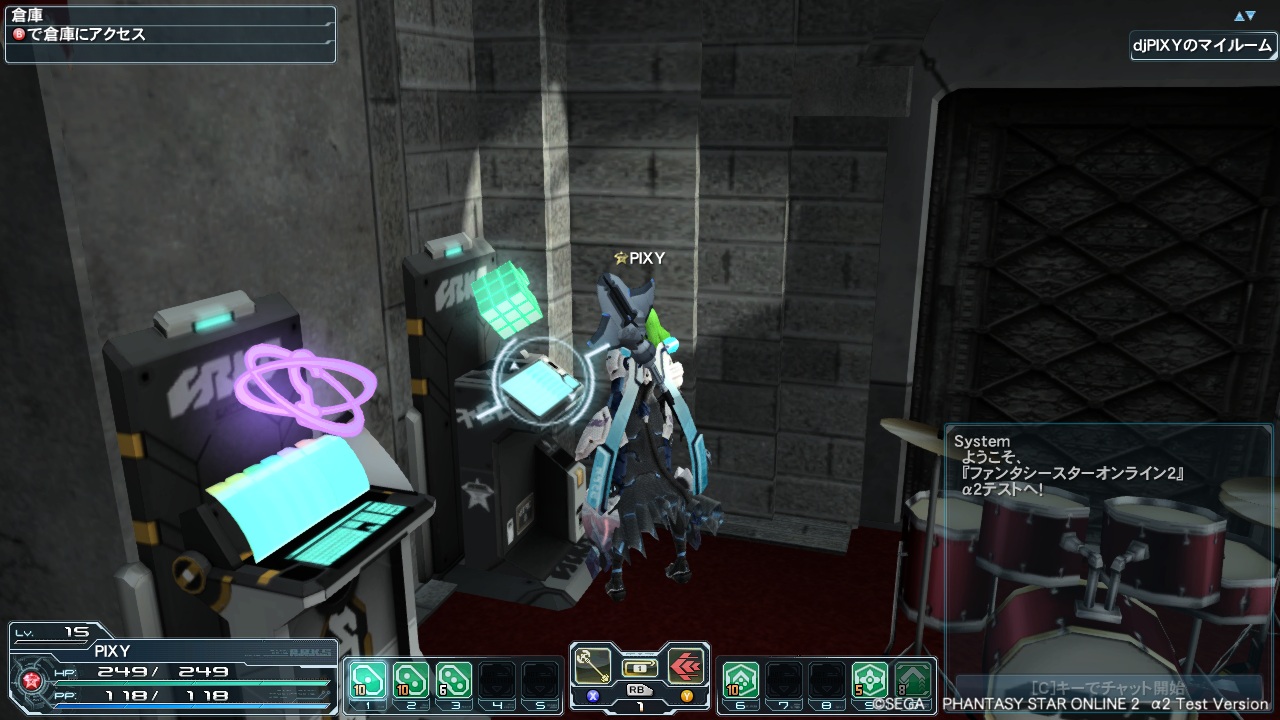The image size is (1280, 720).
Task: Use the hexagon-emblem item in slot 6
Action: tap(741, 681)
